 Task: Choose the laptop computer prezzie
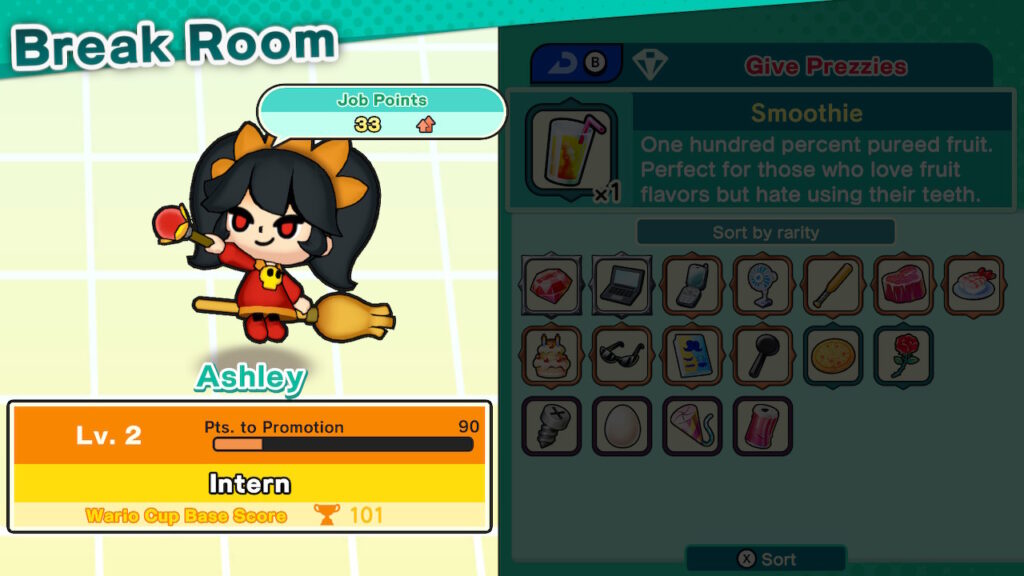622,286
